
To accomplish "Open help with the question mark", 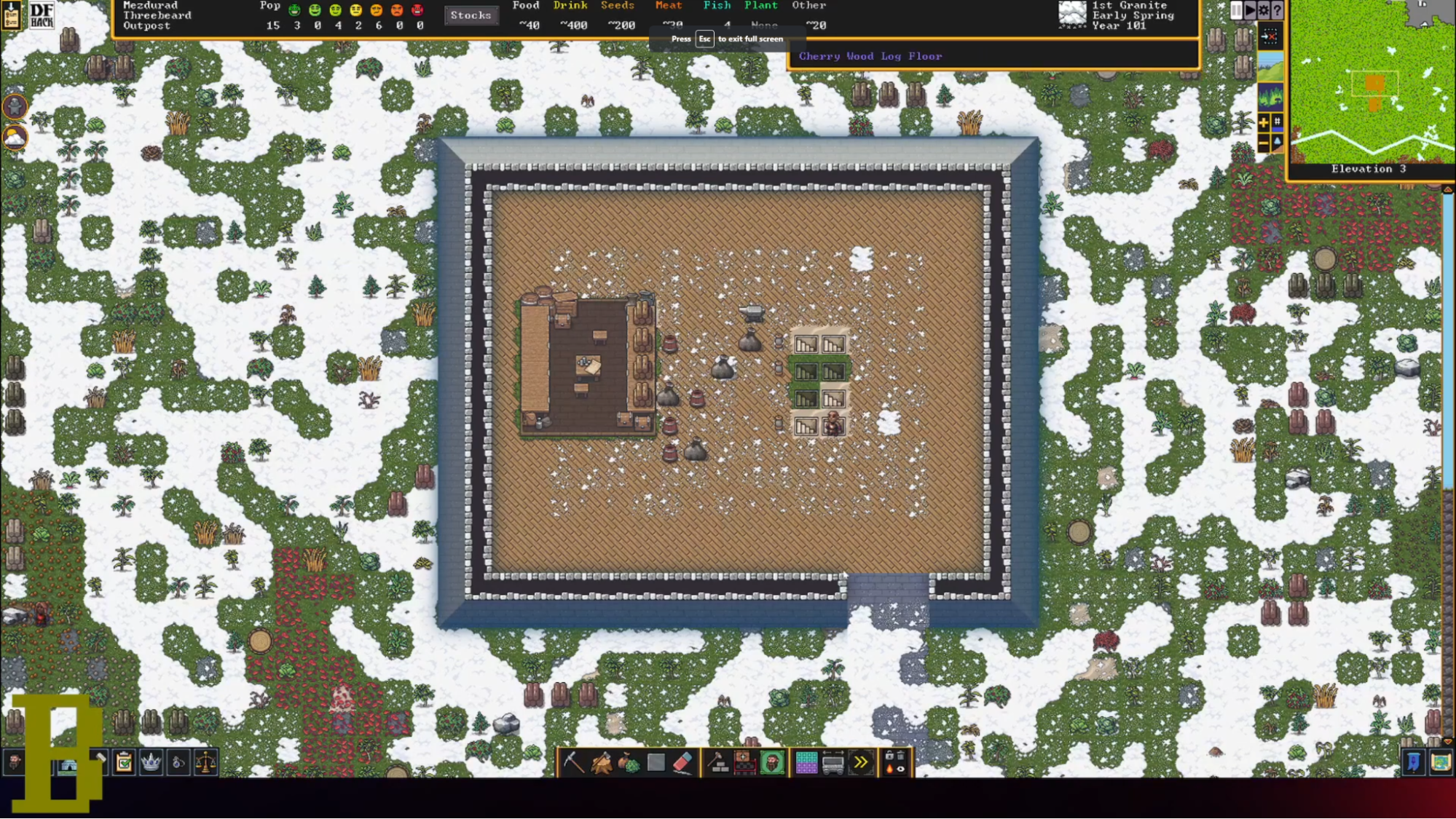I will click(x=1277, y=10).
